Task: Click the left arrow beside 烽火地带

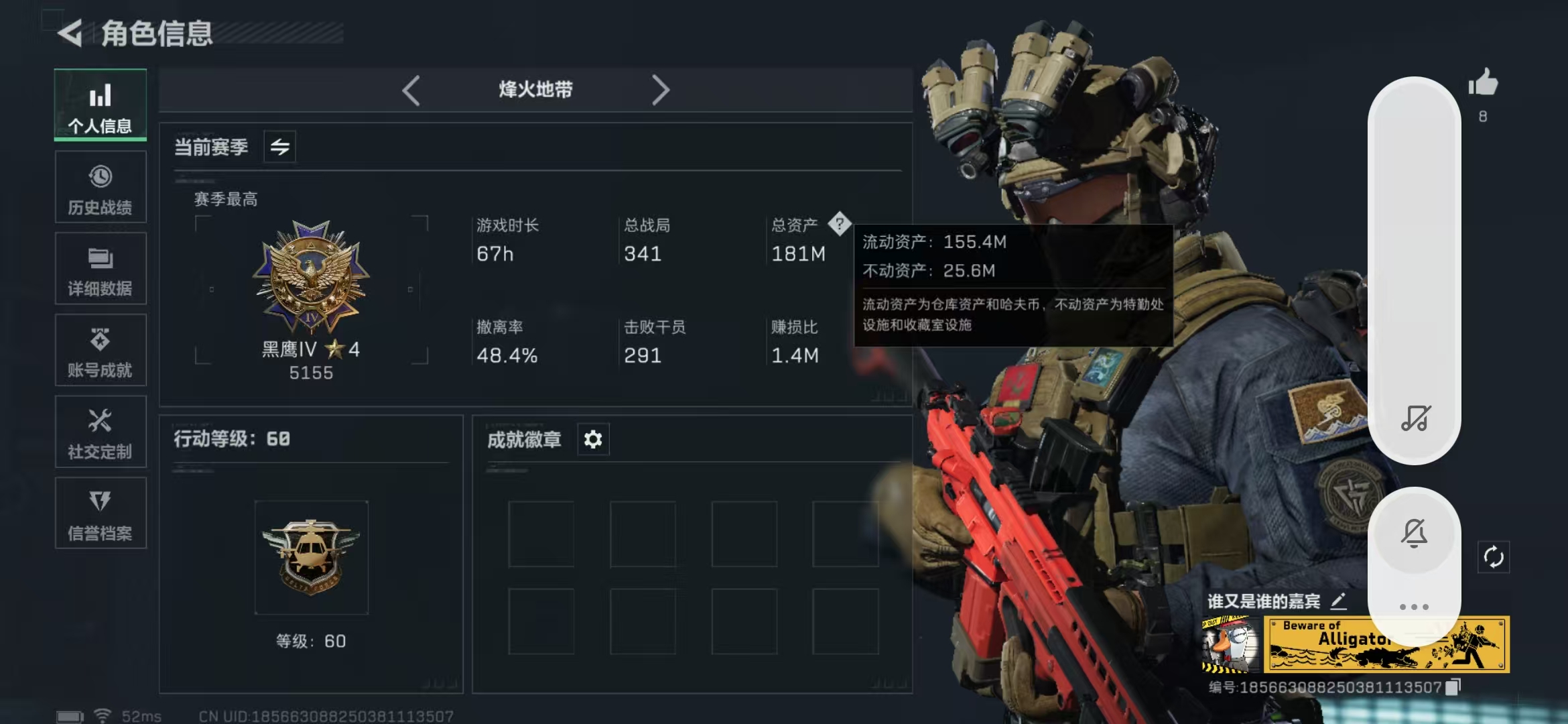Action: pyautogui.click(x=411, y=90)
